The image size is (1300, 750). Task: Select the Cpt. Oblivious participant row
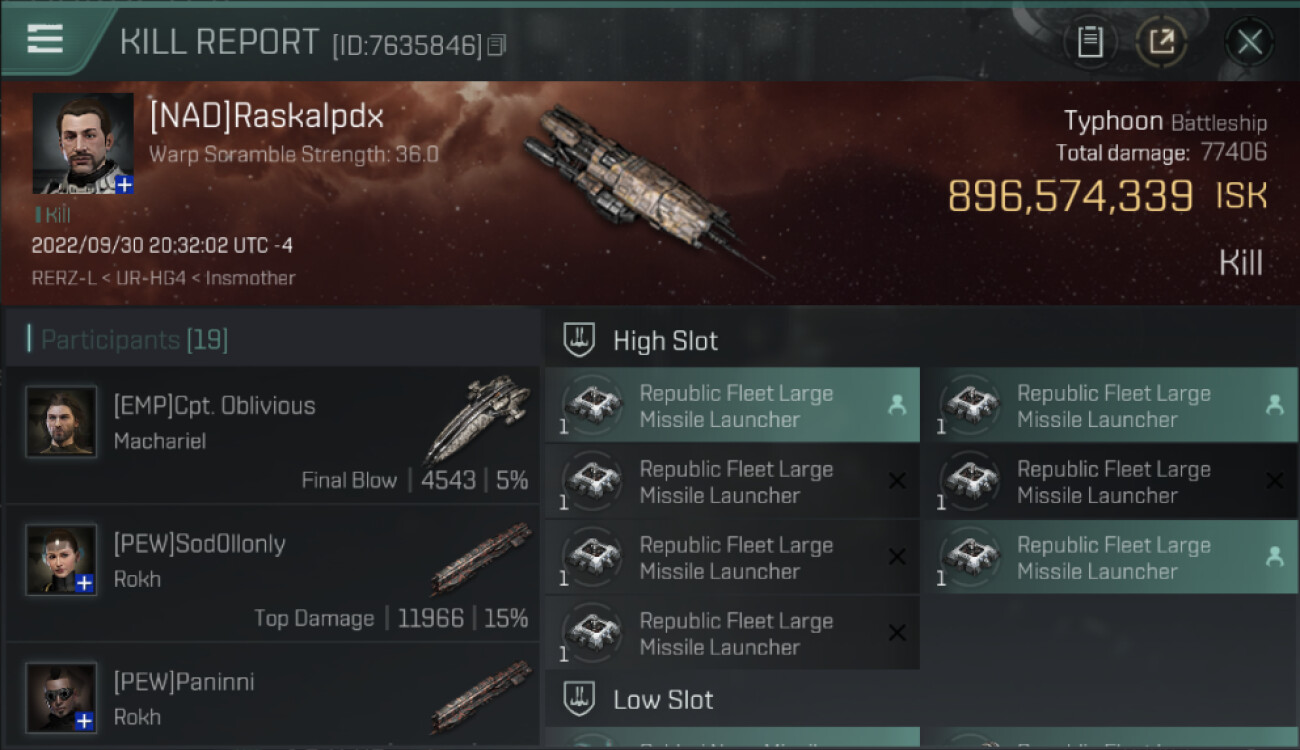click(272, 435)
